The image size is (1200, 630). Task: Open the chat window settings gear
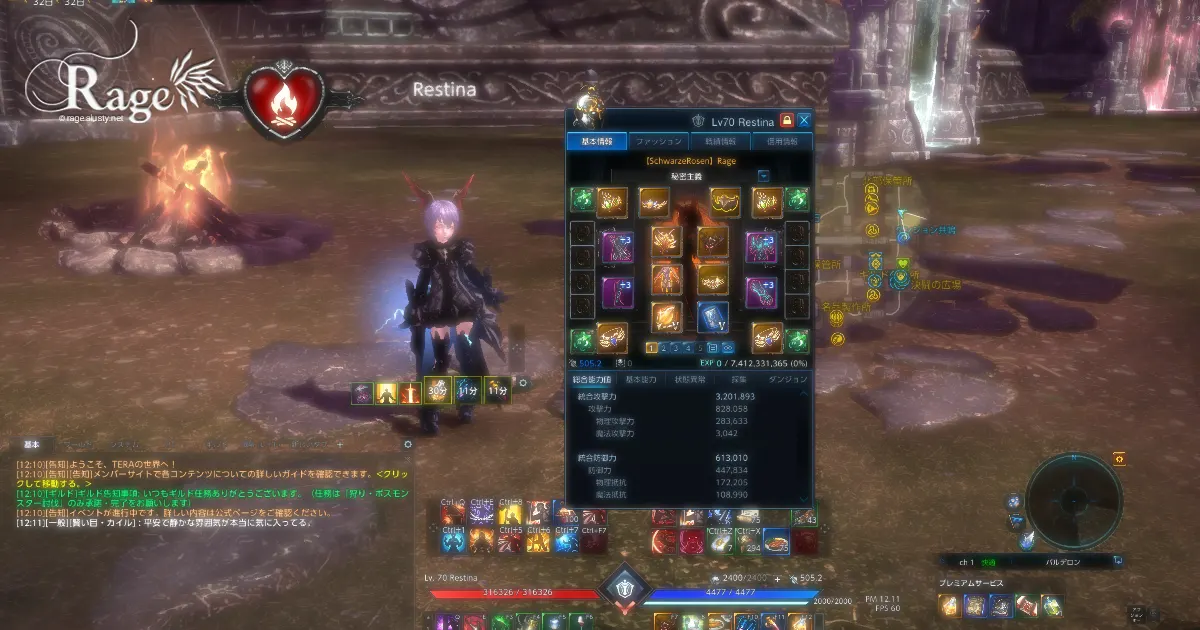pyautogui.click(x=408, y=444)
